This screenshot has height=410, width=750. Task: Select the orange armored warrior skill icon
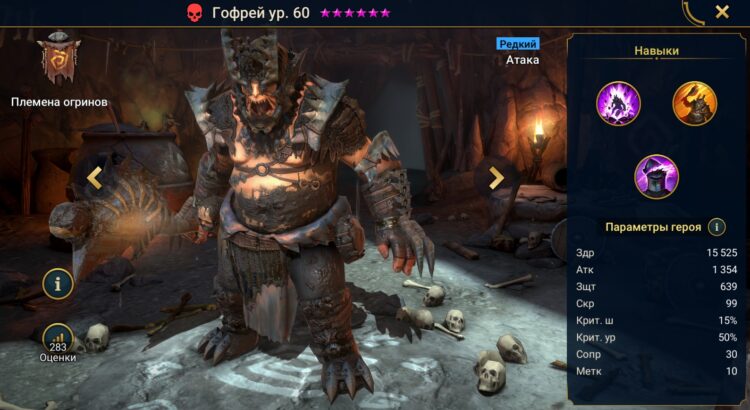(694, 104)
